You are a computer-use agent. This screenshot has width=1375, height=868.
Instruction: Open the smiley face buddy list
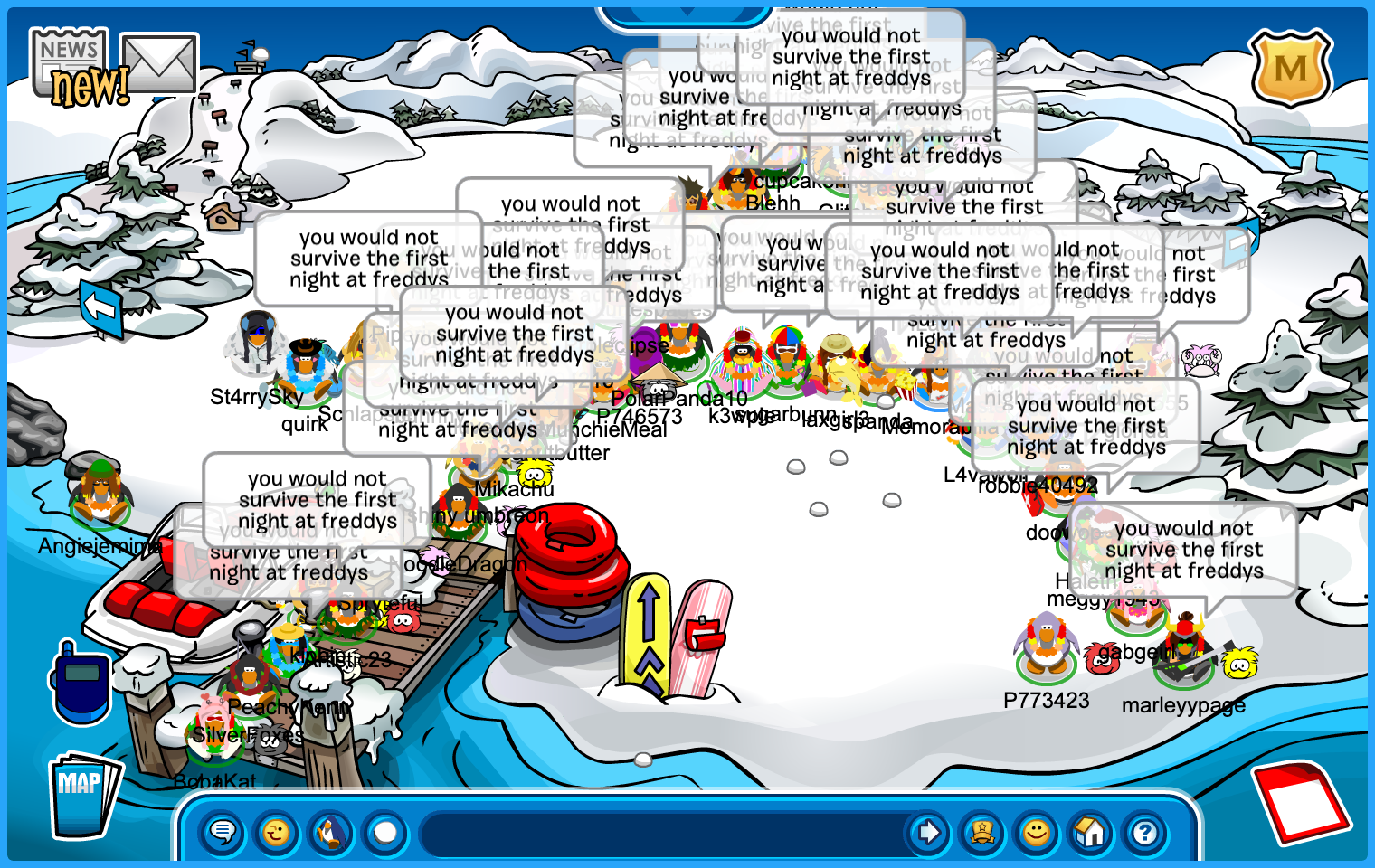(1037, 832)
